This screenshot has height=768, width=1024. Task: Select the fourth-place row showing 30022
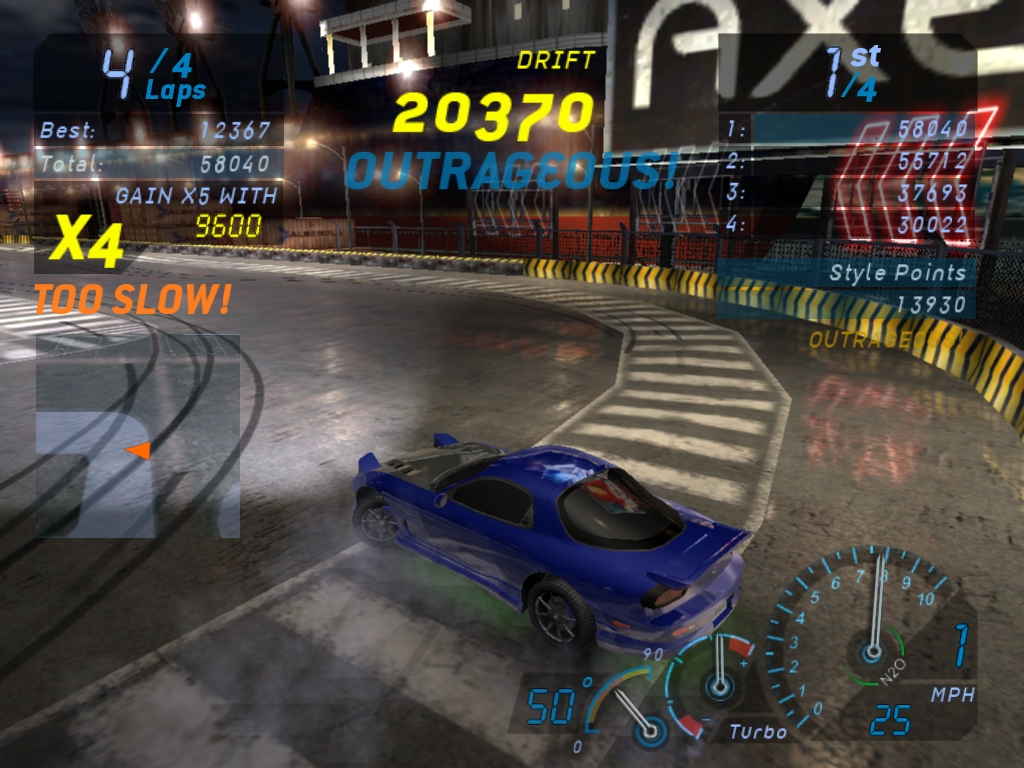coord(848,225)
